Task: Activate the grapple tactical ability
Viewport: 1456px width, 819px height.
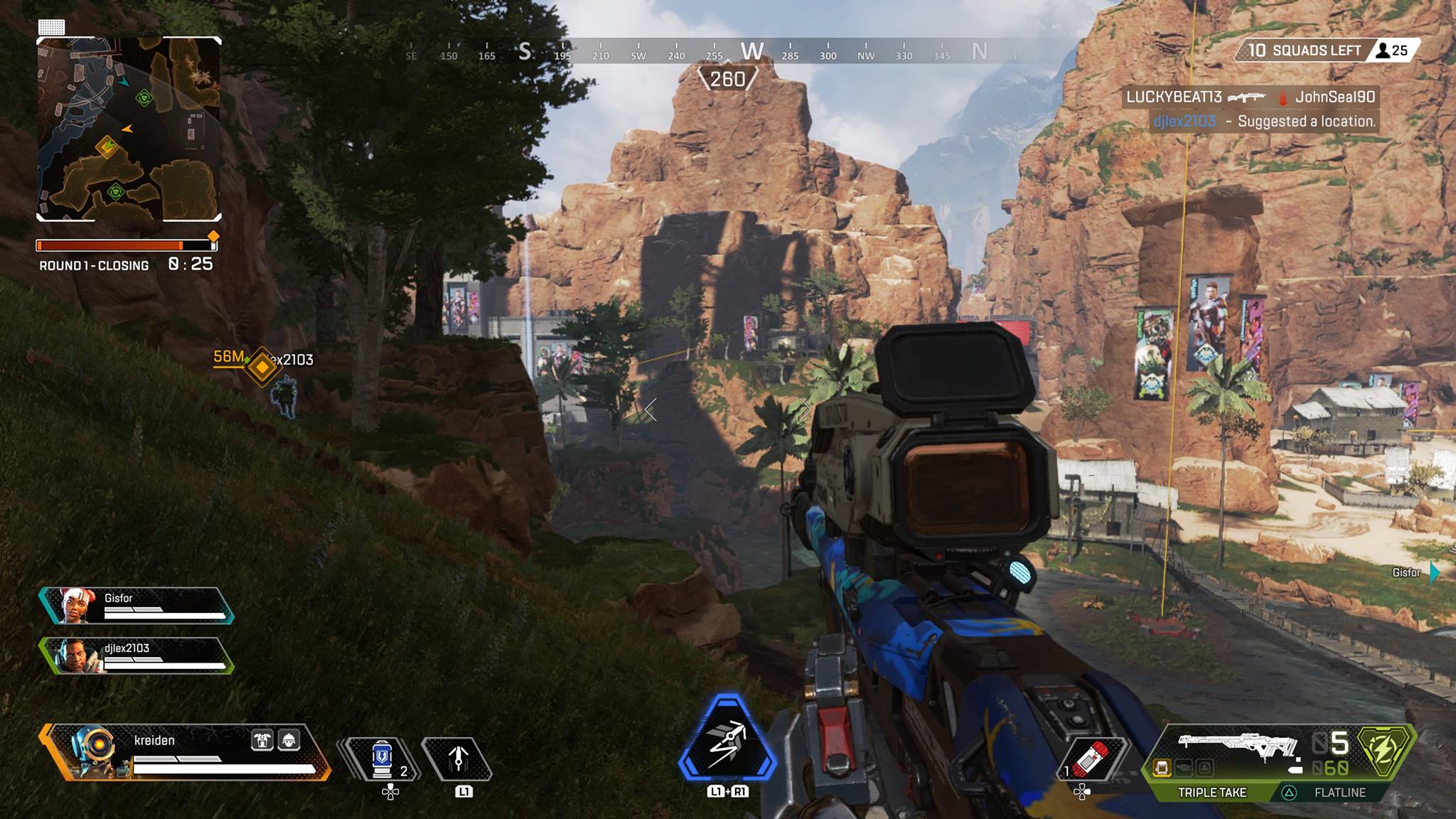Action: pos(457,759)
